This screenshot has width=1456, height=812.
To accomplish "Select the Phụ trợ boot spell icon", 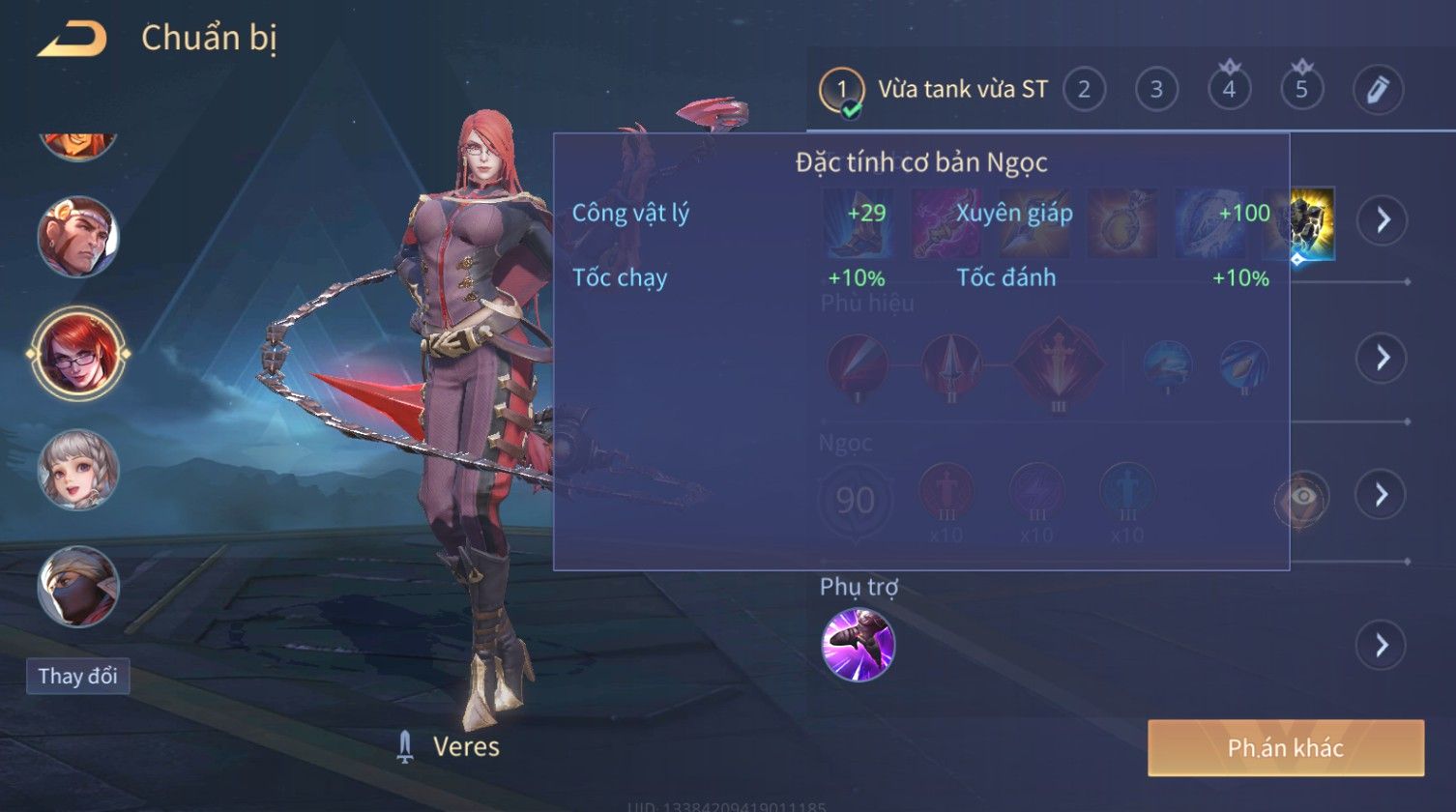I will (x=859, y=645).
